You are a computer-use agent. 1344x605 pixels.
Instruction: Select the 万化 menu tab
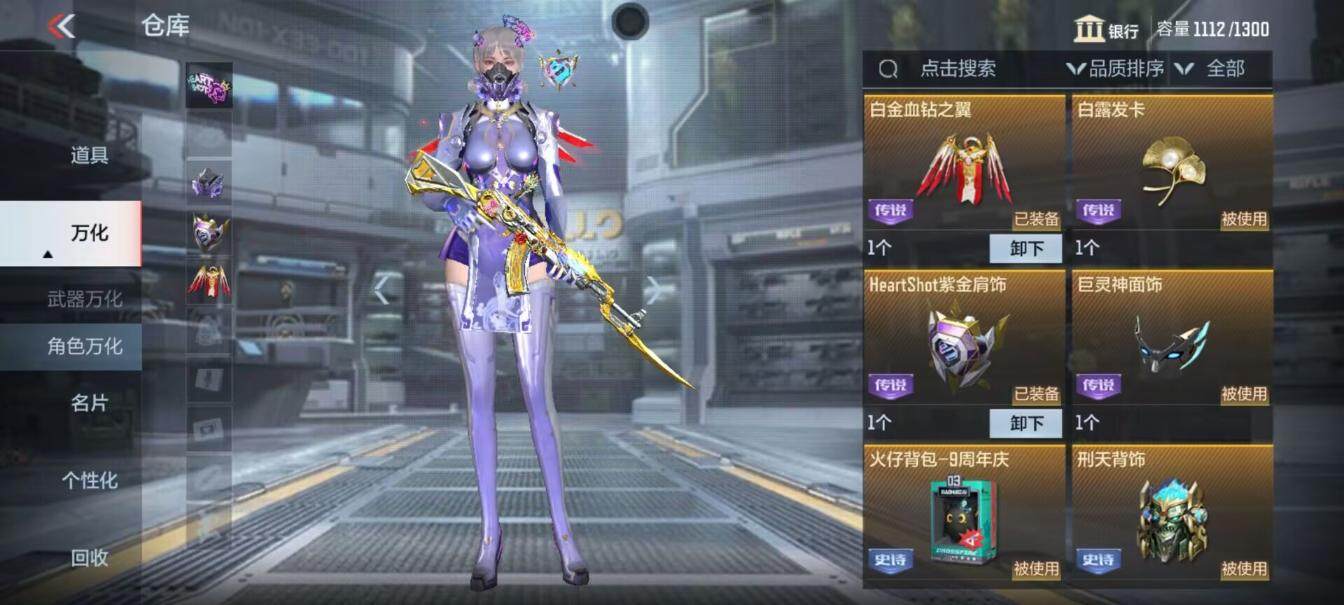pyautogui.click(x=89, y=233)
